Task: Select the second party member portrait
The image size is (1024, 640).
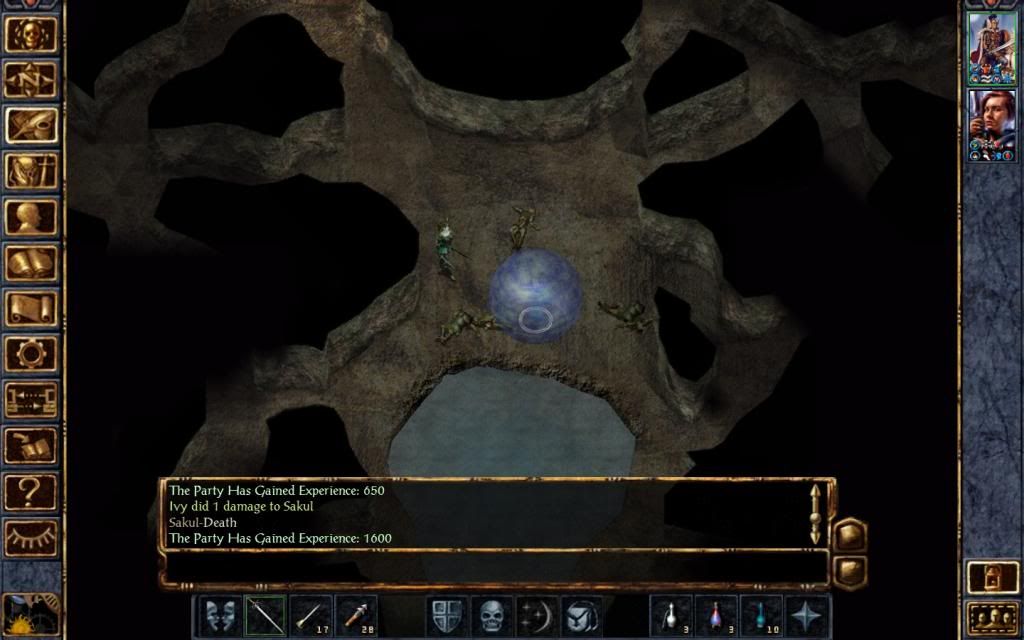Action: point(991,124)
